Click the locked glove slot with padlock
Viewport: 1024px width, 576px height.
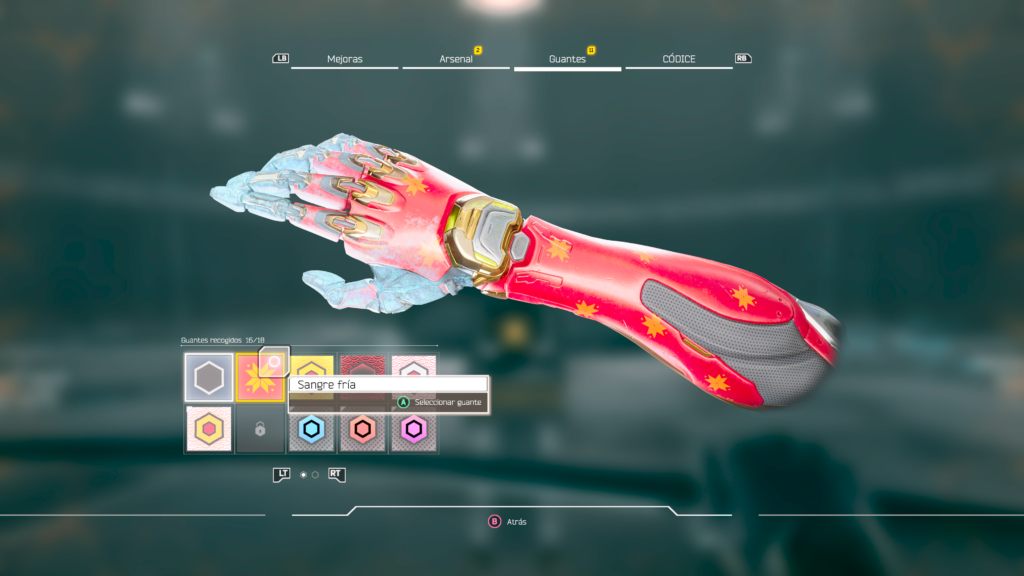260,430
